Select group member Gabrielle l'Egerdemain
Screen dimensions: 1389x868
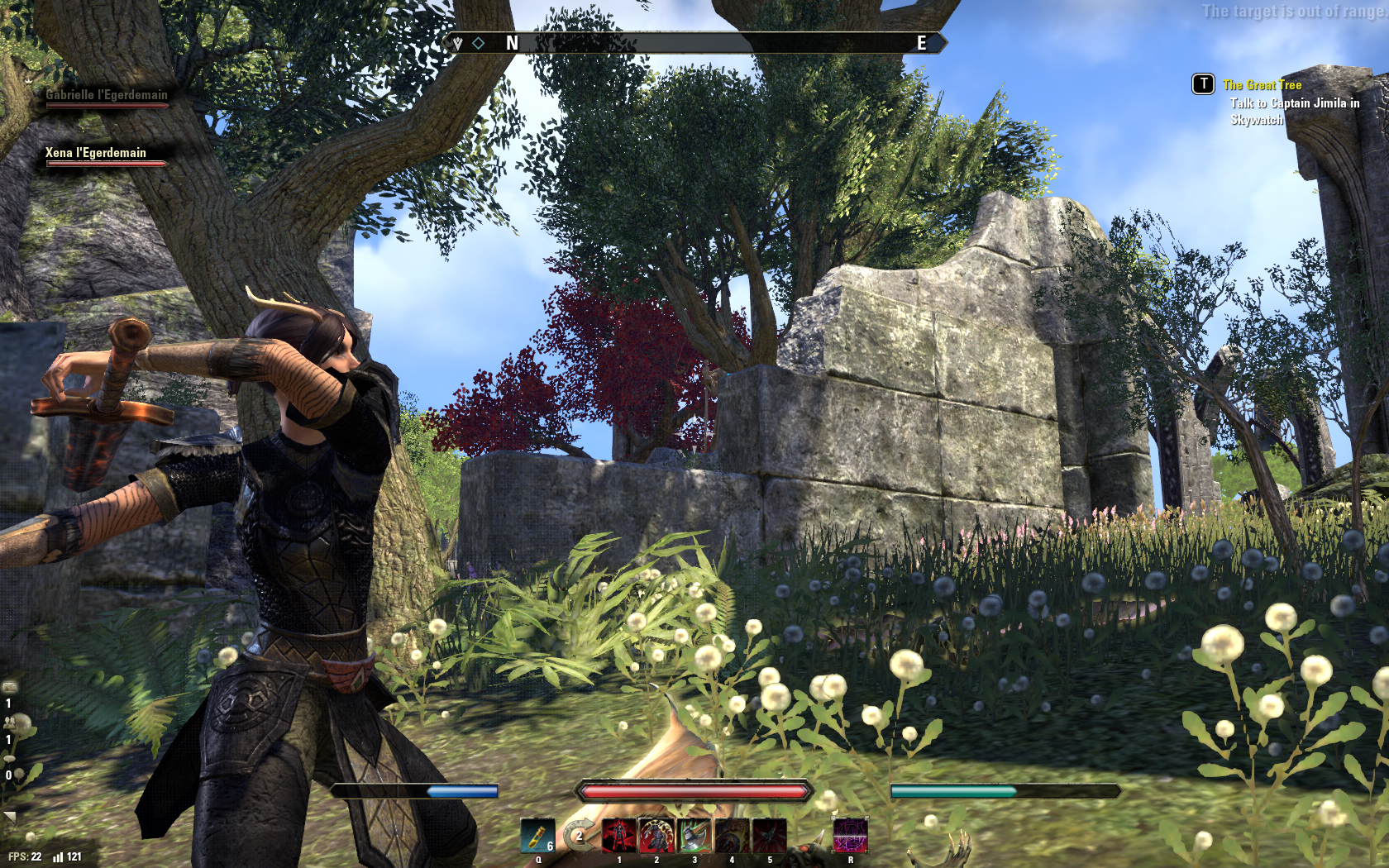(107, 96)
